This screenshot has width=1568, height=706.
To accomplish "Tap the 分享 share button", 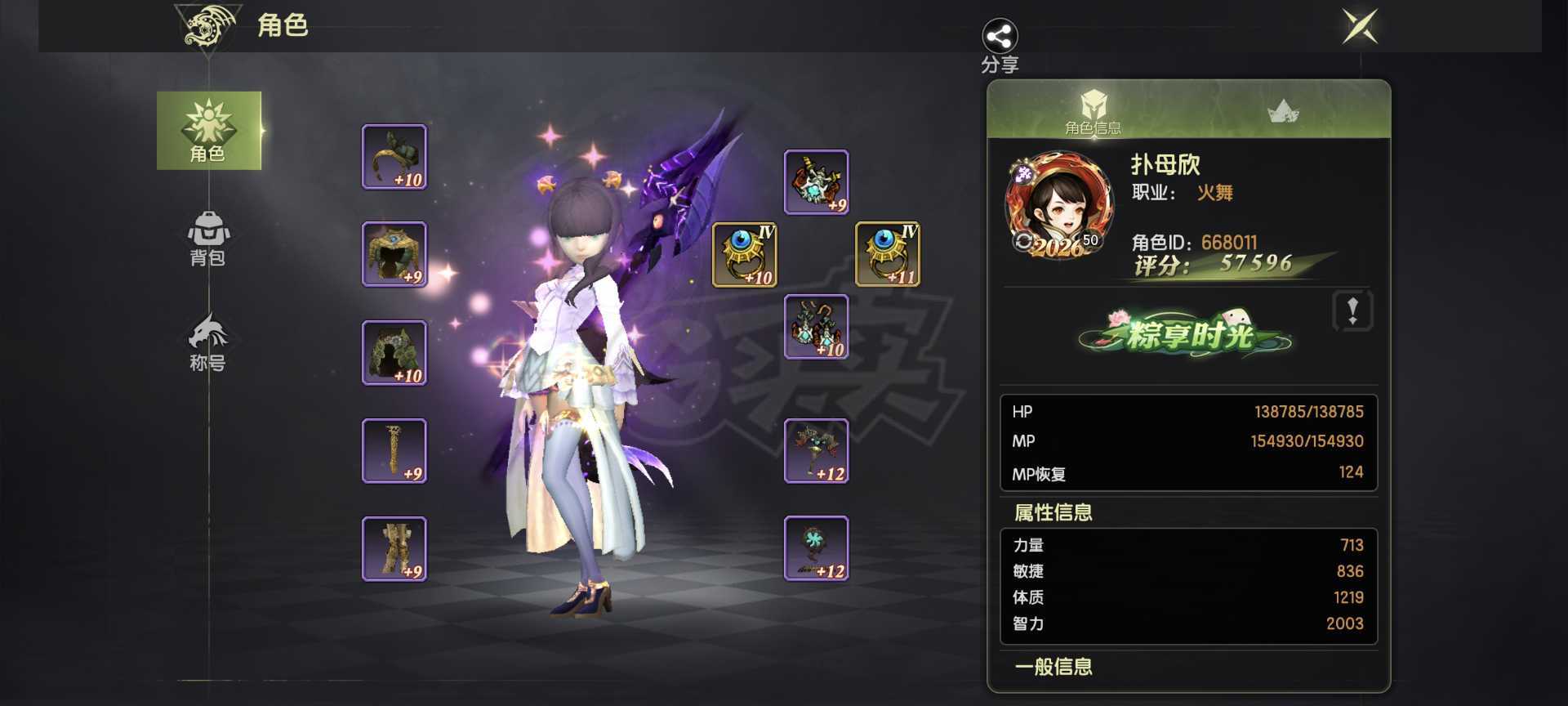I will [x=1000, y=45].
